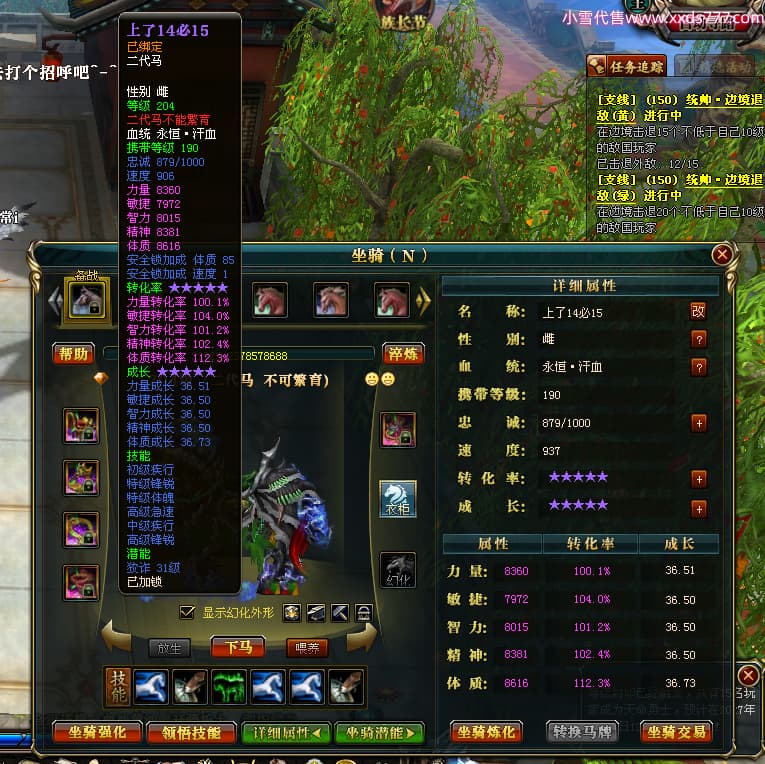
Task: Click the question mark beside 血统
Action: click(x=698, y=367)
